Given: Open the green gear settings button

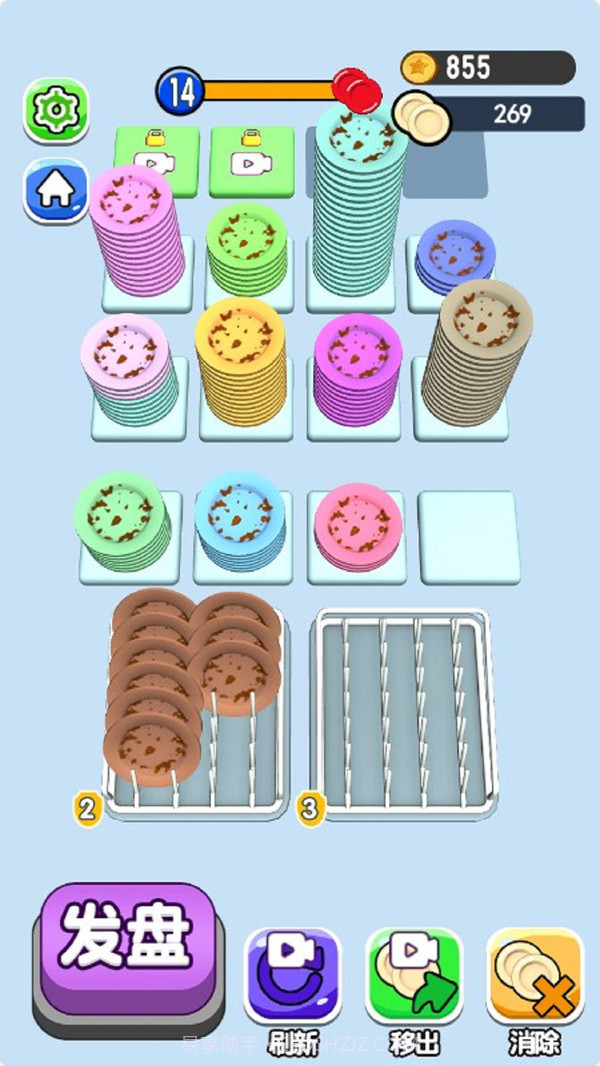Looking at the screenshot, I should tap(55, 109).
